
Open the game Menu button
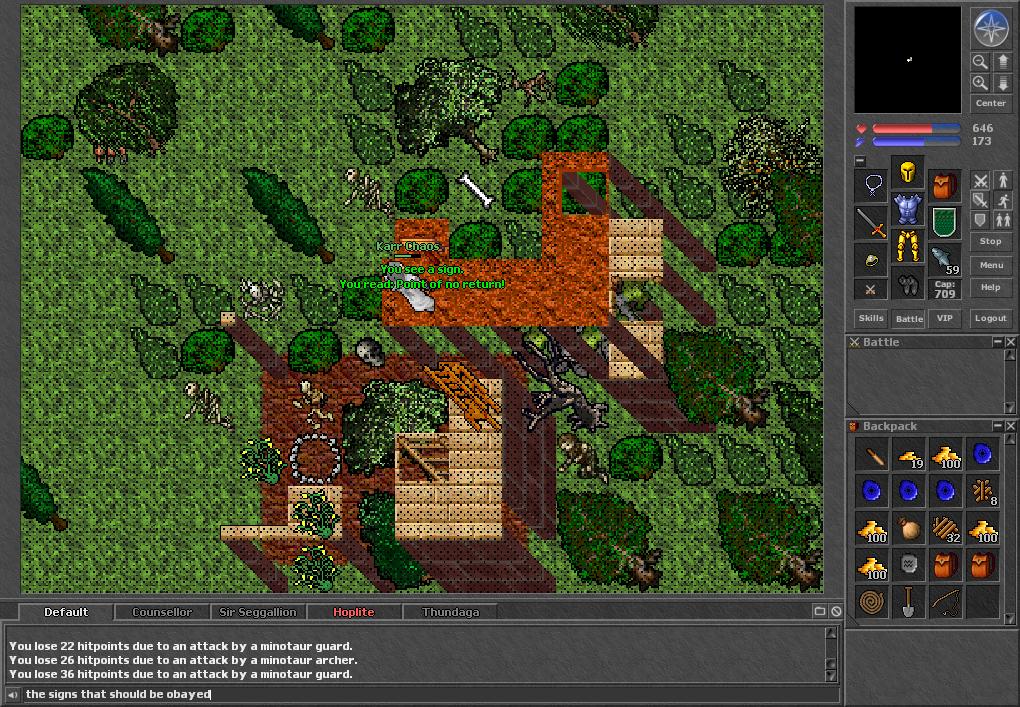(x=990, y=265)
